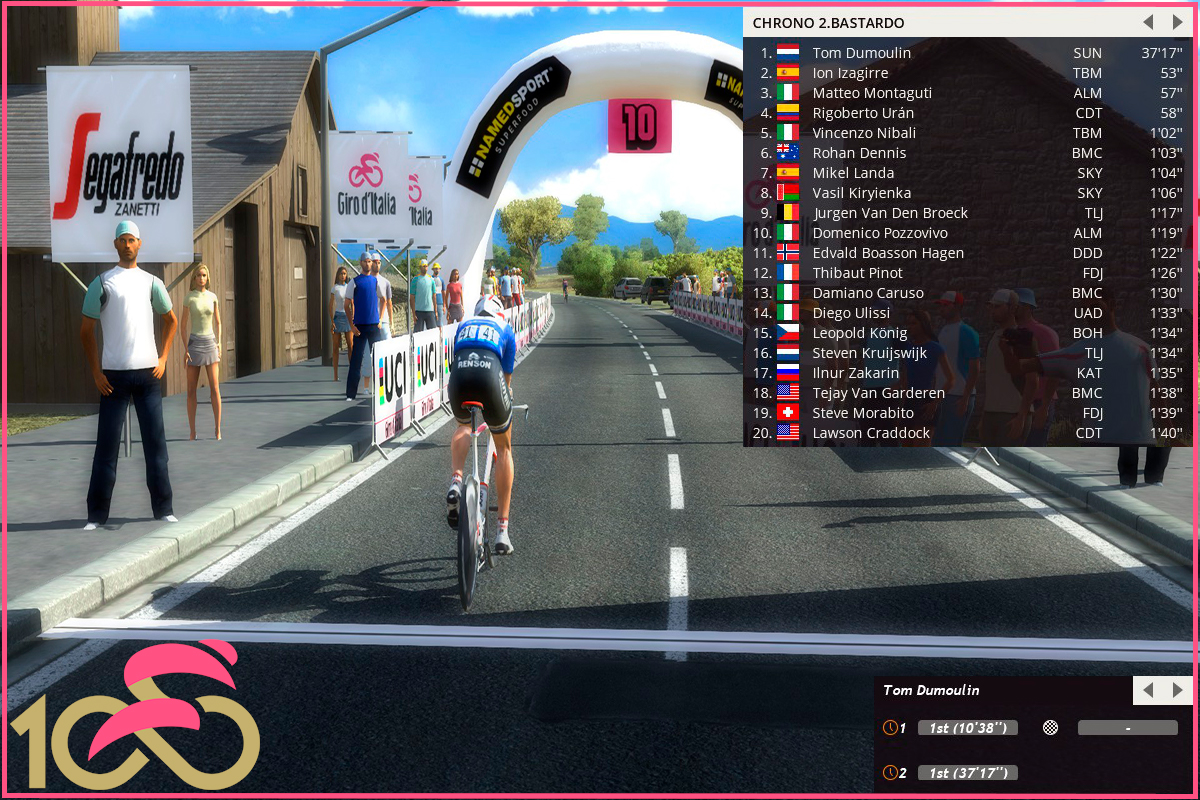Choose Matteo Montaguti from the ranking list

(872, 93)
